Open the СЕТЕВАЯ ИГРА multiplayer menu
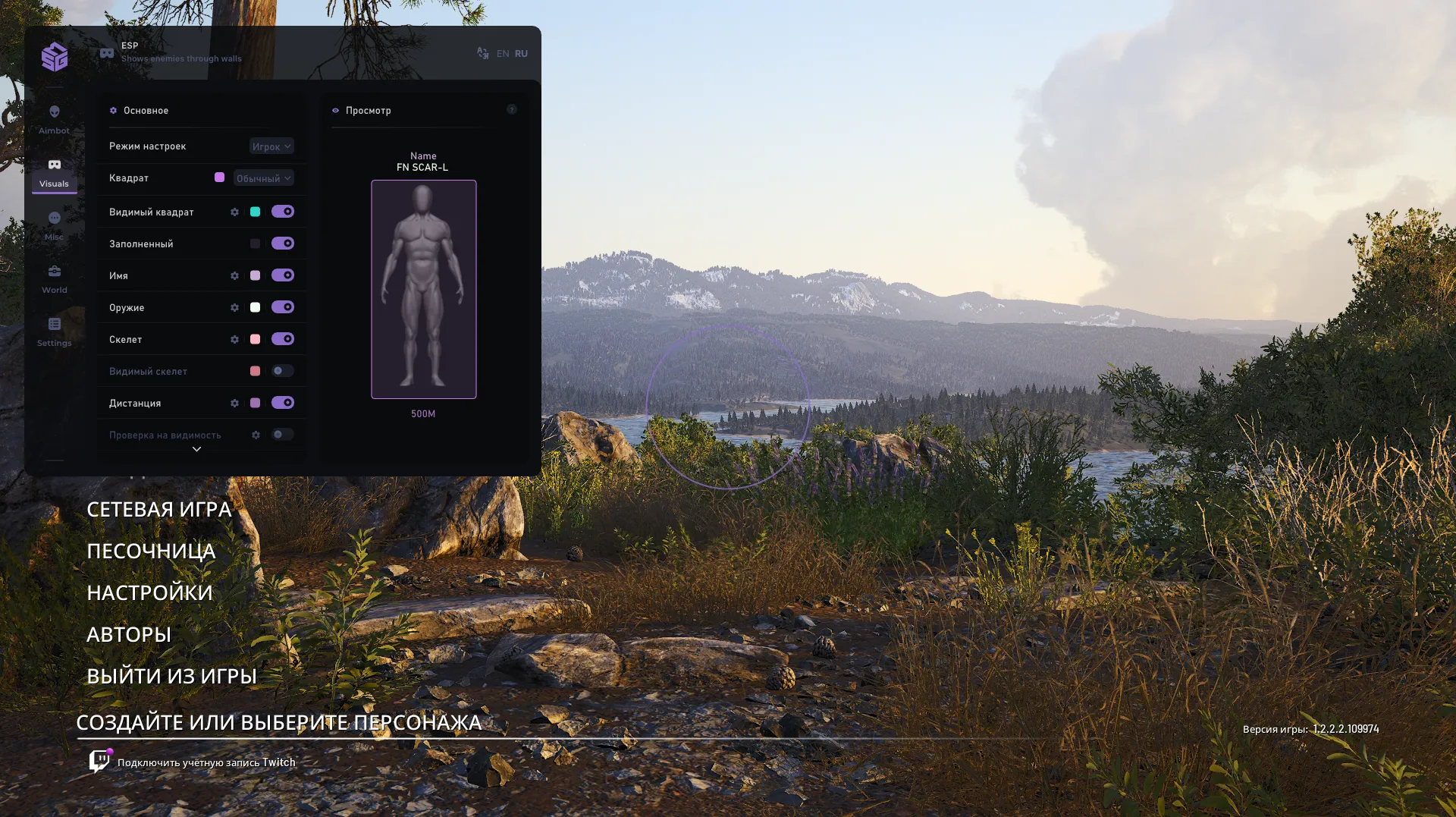 pyautogui.click(x=158, y=510)
